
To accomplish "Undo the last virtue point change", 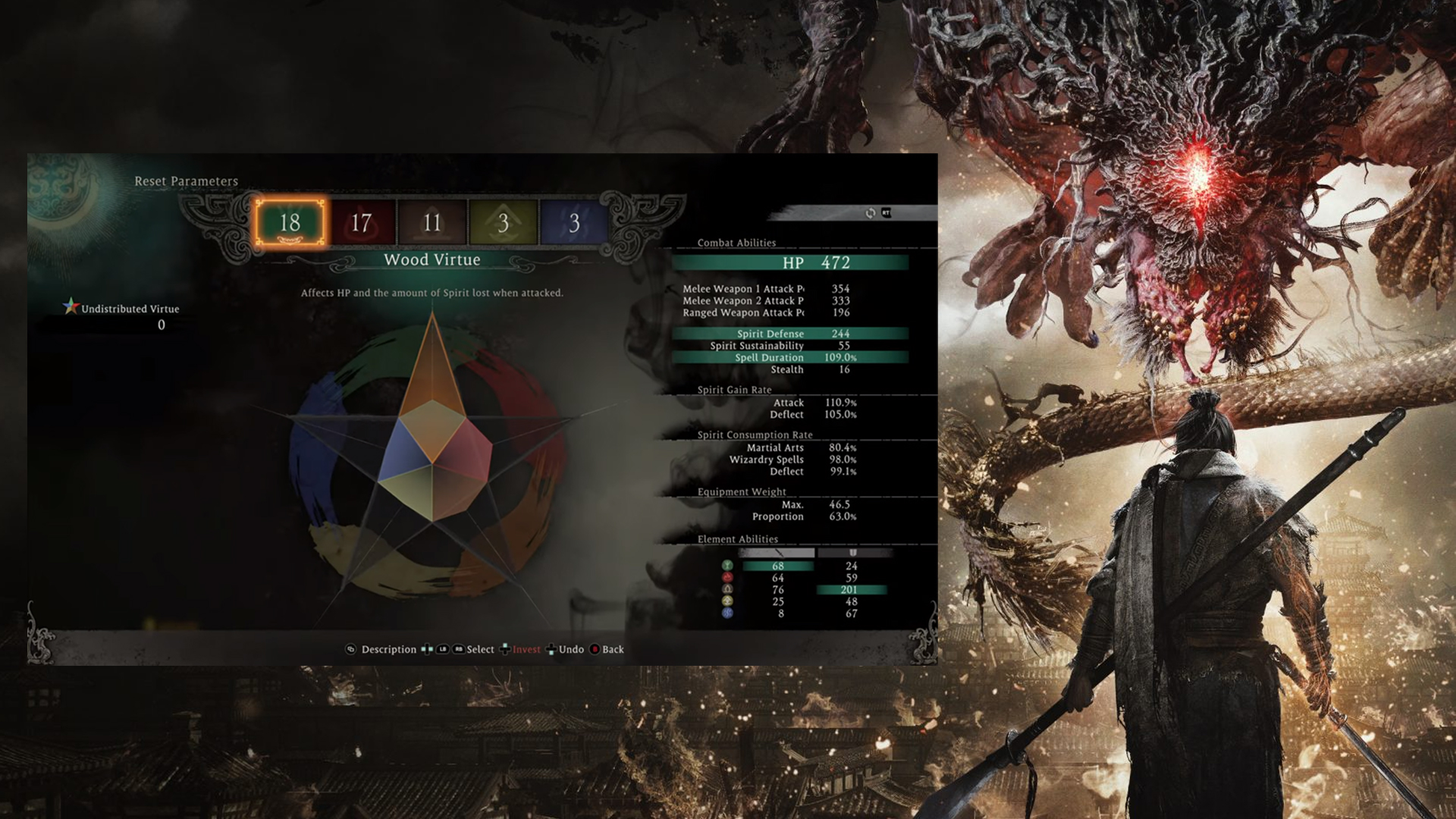I will point(570,650).
